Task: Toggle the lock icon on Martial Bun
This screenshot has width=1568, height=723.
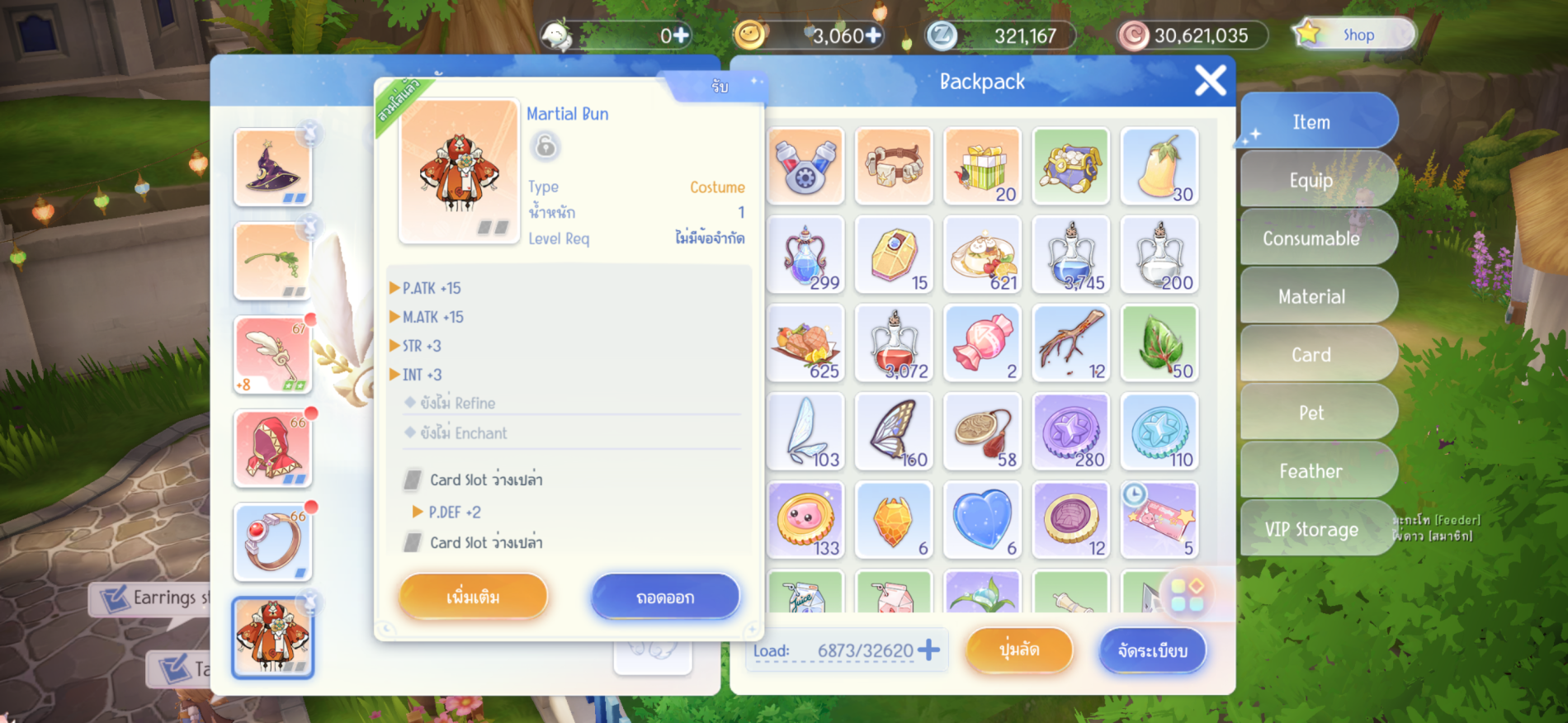Action: click(x=545, y=147)
